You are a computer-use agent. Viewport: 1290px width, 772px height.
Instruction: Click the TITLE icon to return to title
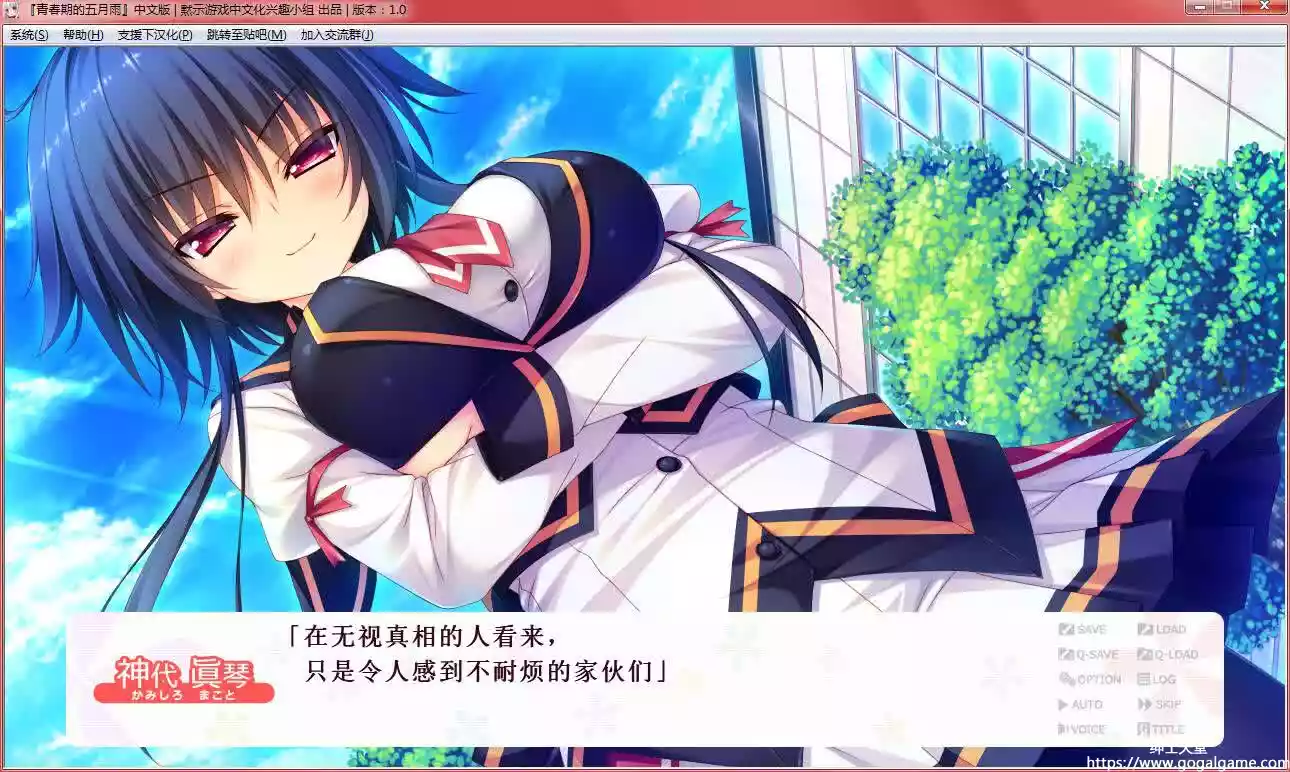click(1160, 728)
